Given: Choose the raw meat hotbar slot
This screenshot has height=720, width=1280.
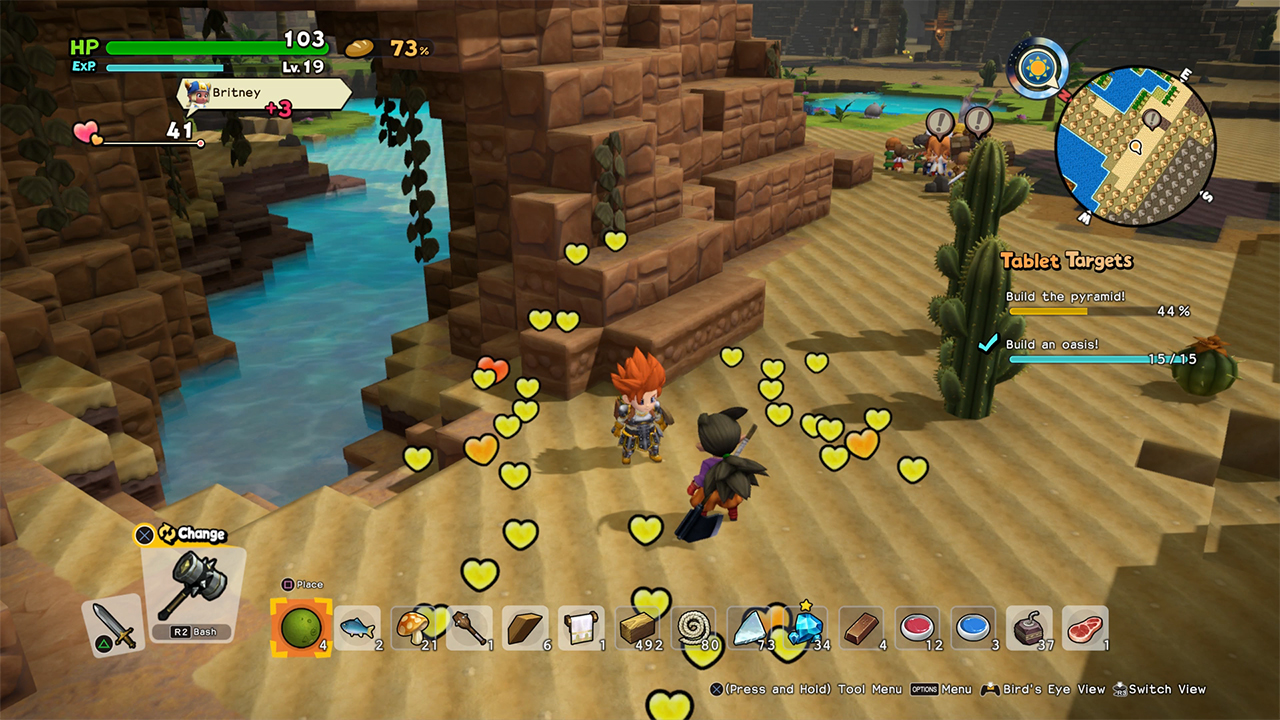Looking at the screenshot, I should pos(1086,627).
